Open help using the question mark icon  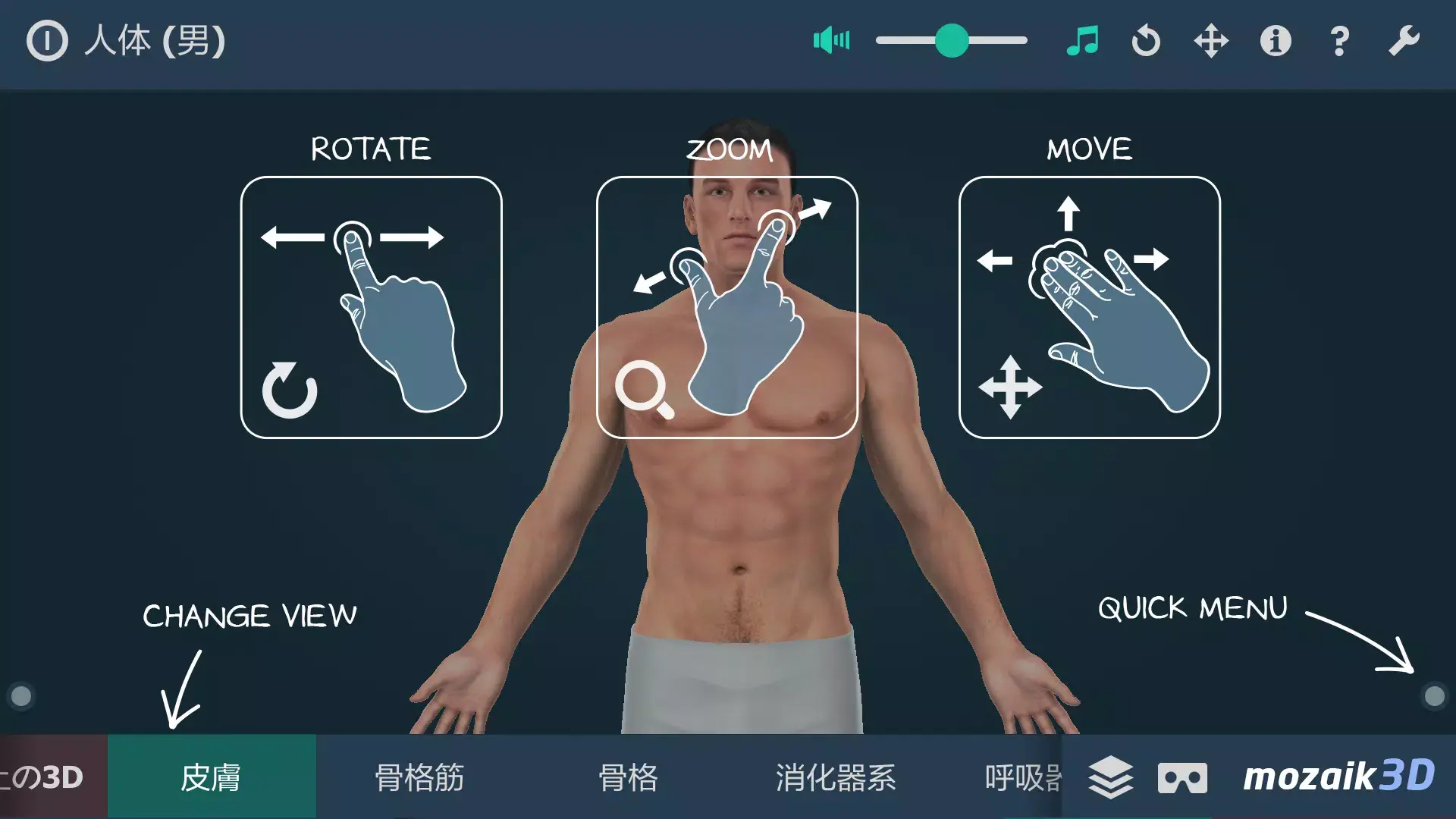pos(1338,41)
